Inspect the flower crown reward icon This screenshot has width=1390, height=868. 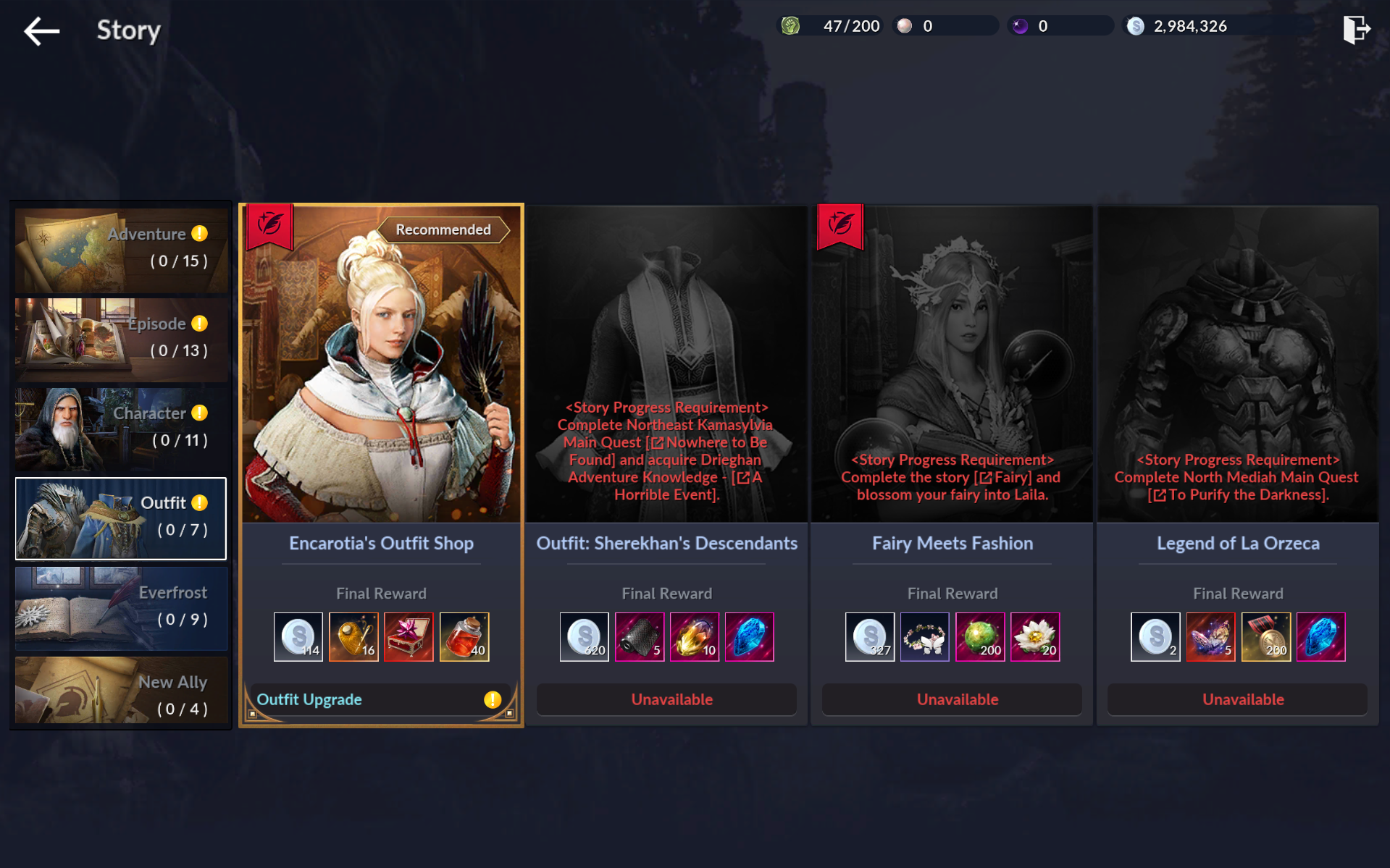point(924,637)
